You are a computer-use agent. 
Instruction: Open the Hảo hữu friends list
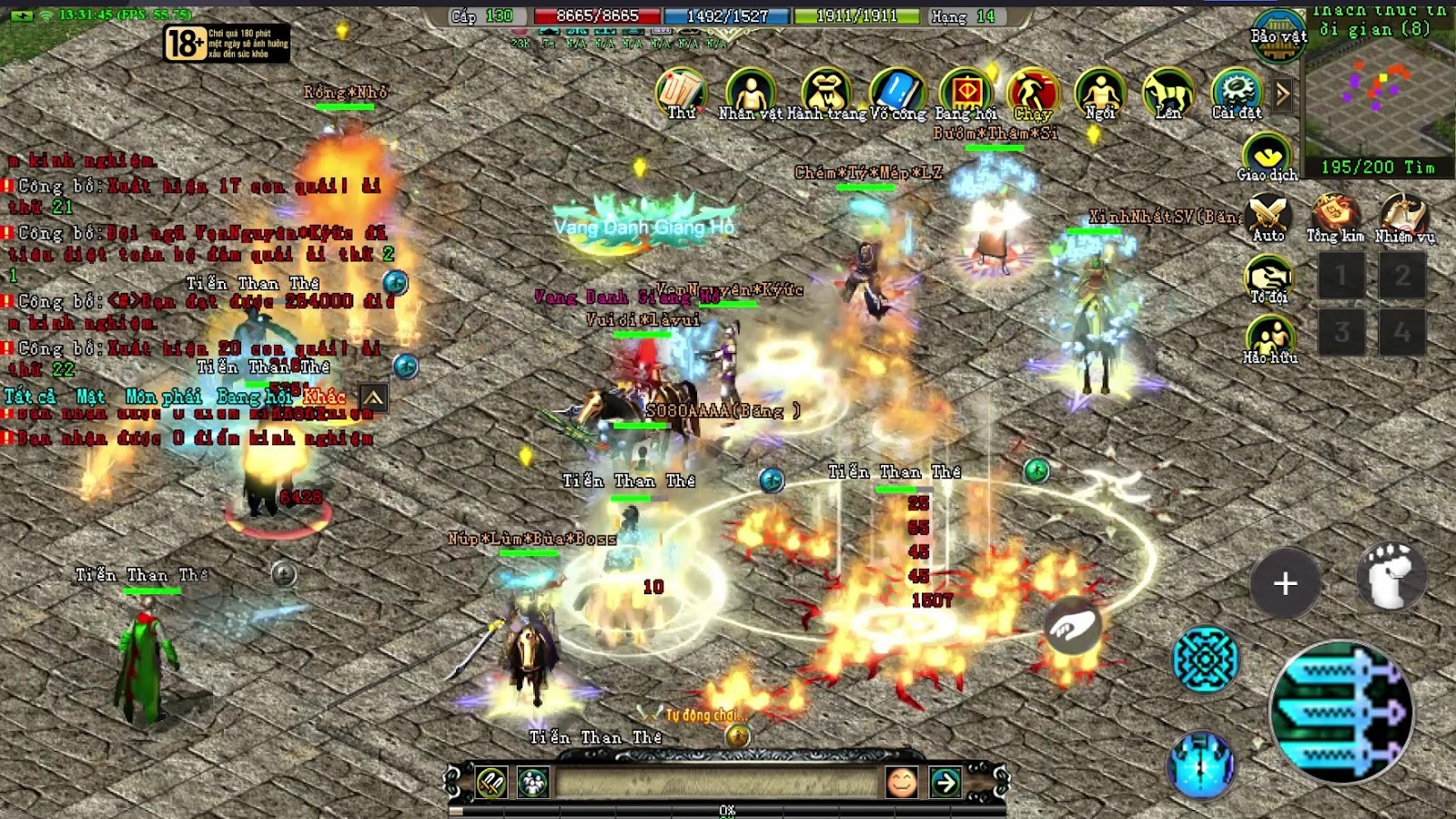(1270, 335)
